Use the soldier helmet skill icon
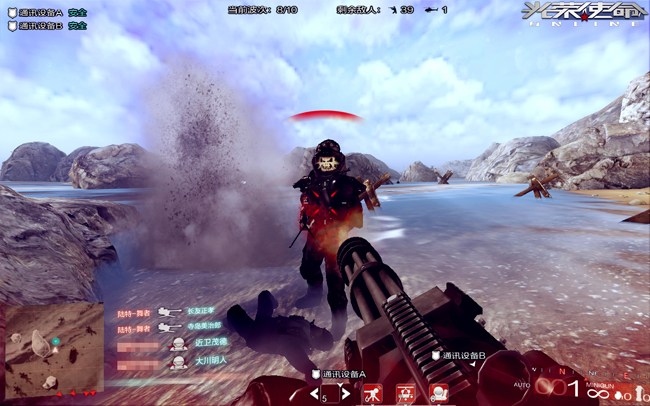 [438, 393]
